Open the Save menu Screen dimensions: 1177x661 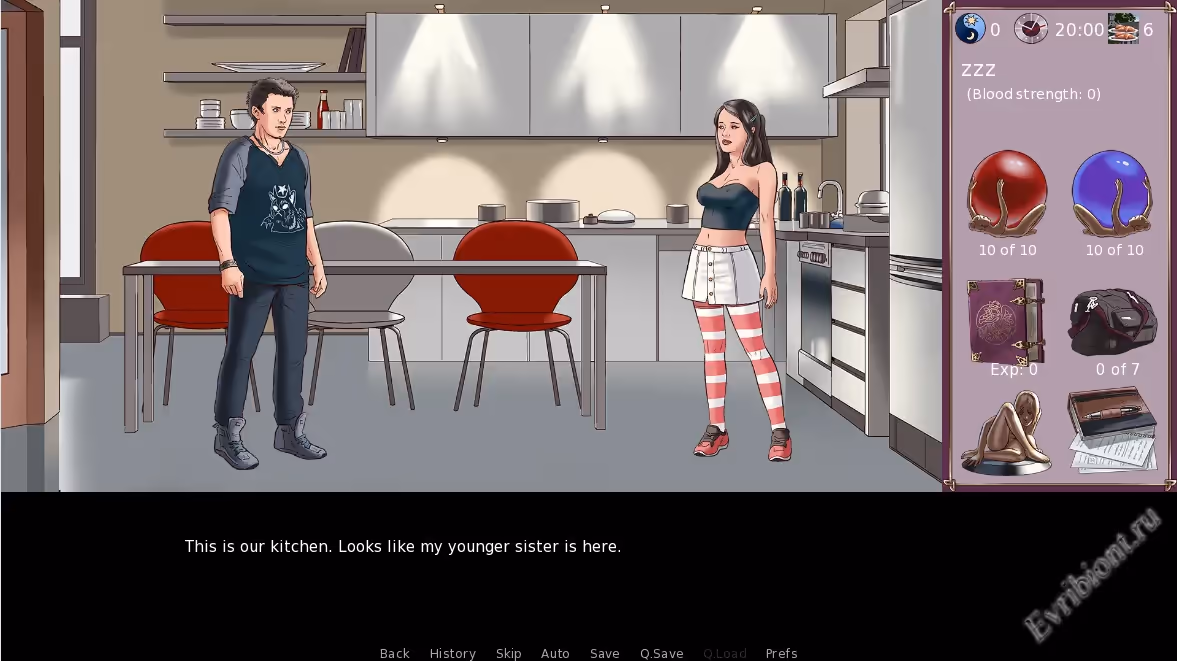click(x=604, y=653)
